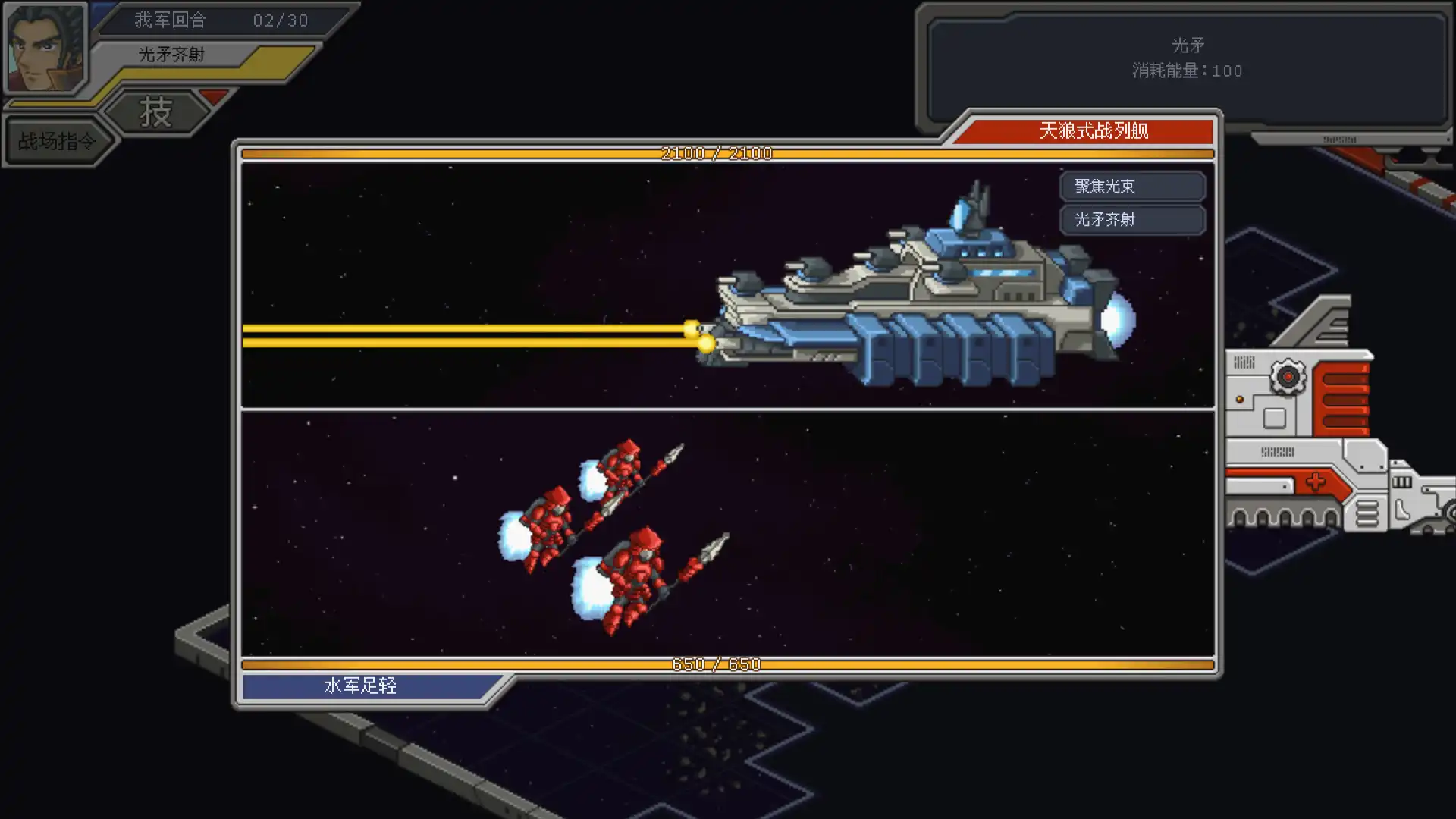Open the 战场指令 battlefield command menu

click(x=57, y=140)
